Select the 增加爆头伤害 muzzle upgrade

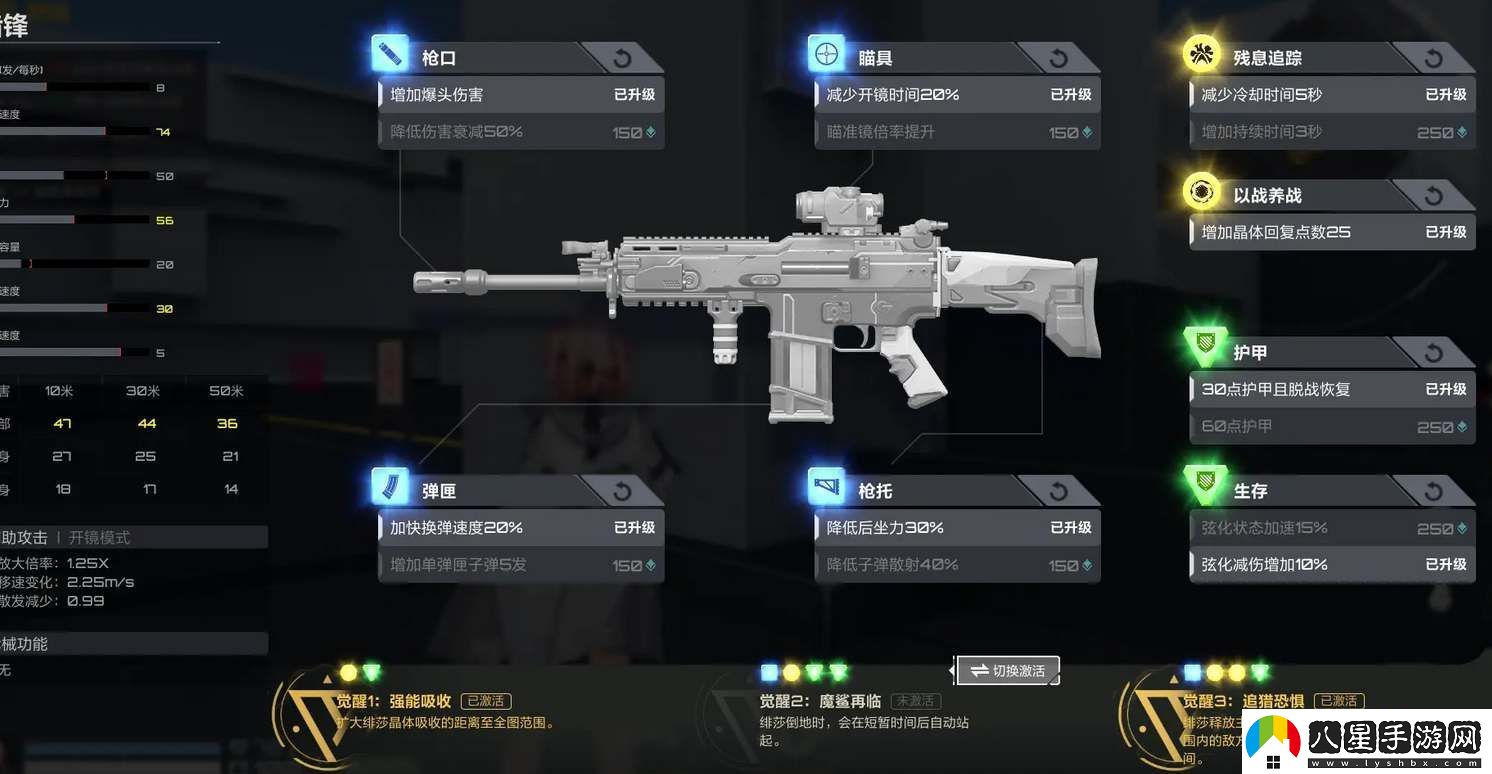click(x=521, y=95)
